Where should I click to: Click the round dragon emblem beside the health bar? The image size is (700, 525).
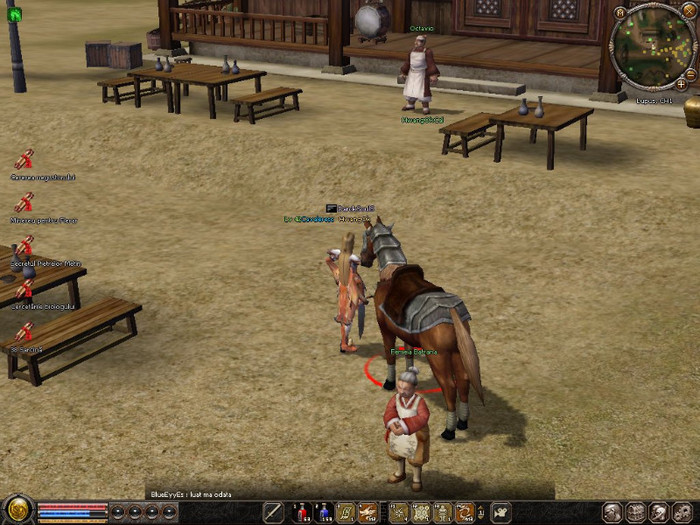tap(18, 511)
